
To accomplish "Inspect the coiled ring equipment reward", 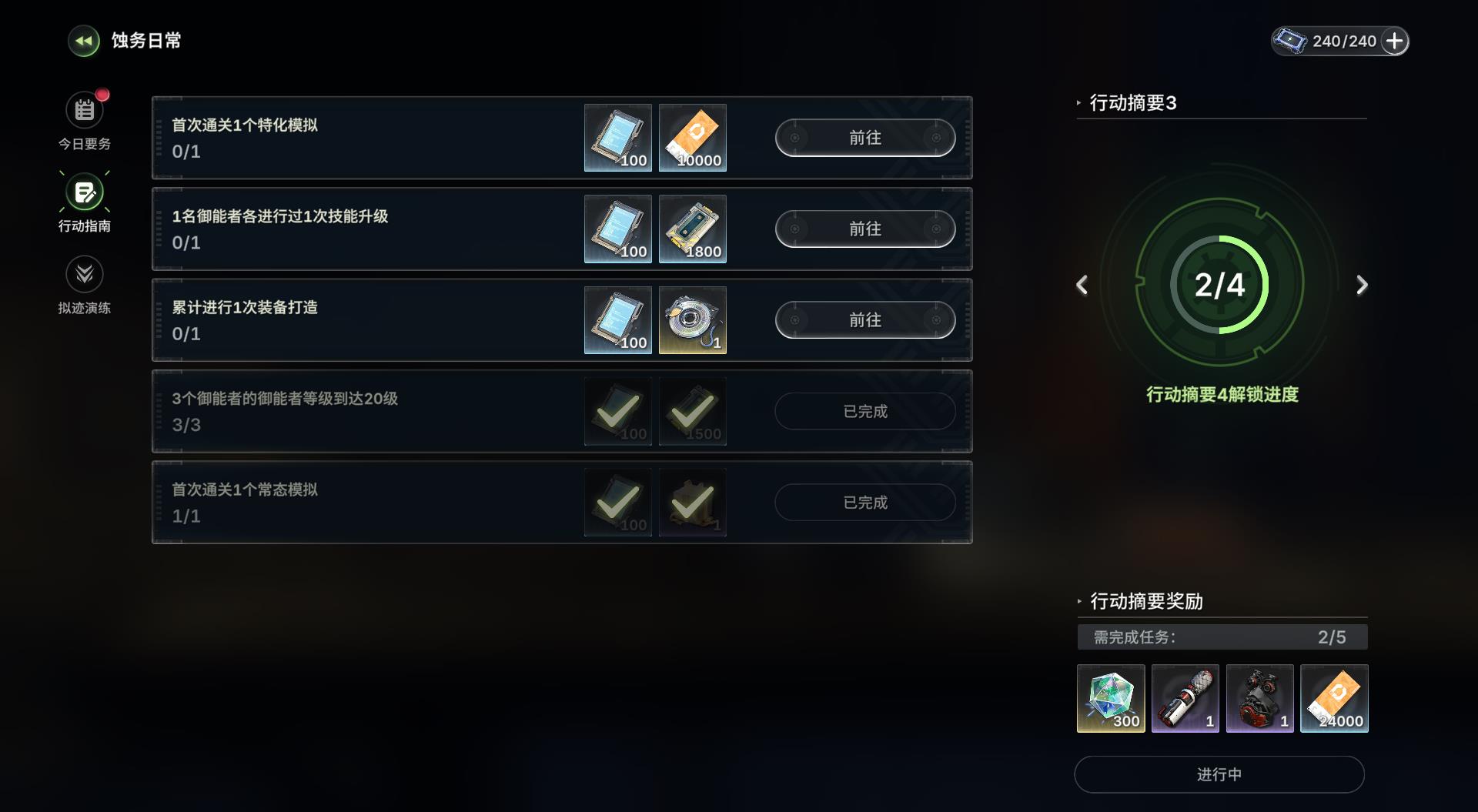I will click(693, 320).
